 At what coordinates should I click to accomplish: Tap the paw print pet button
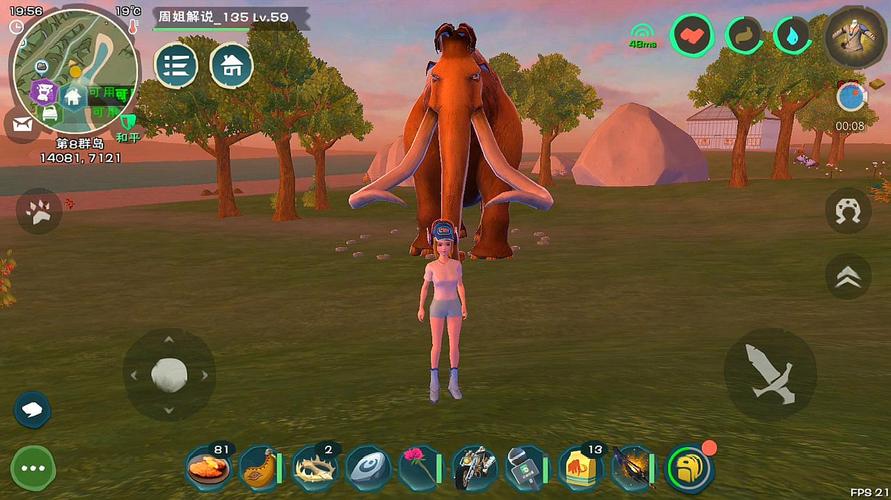[x=39, y=211]
